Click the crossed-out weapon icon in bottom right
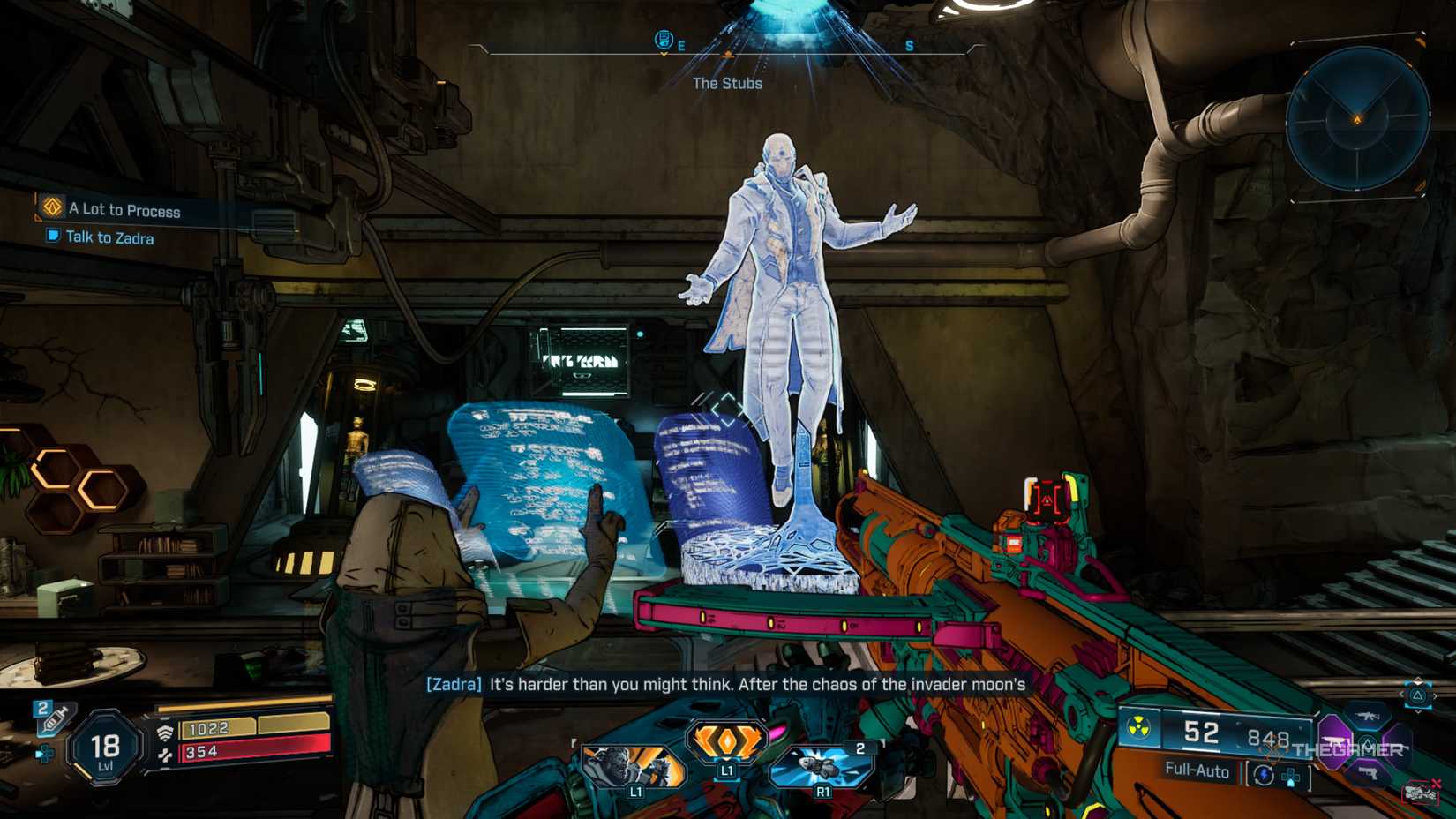The width and height of the screenshot is (1456, 819). click(1422, 791)
